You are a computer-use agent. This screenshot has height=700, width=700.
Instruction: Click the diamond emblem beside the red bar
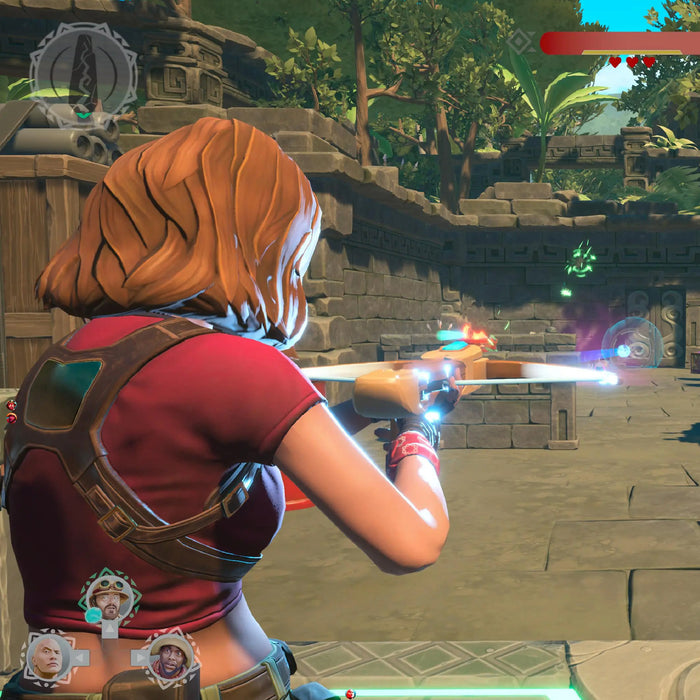[x=520, y=42]
